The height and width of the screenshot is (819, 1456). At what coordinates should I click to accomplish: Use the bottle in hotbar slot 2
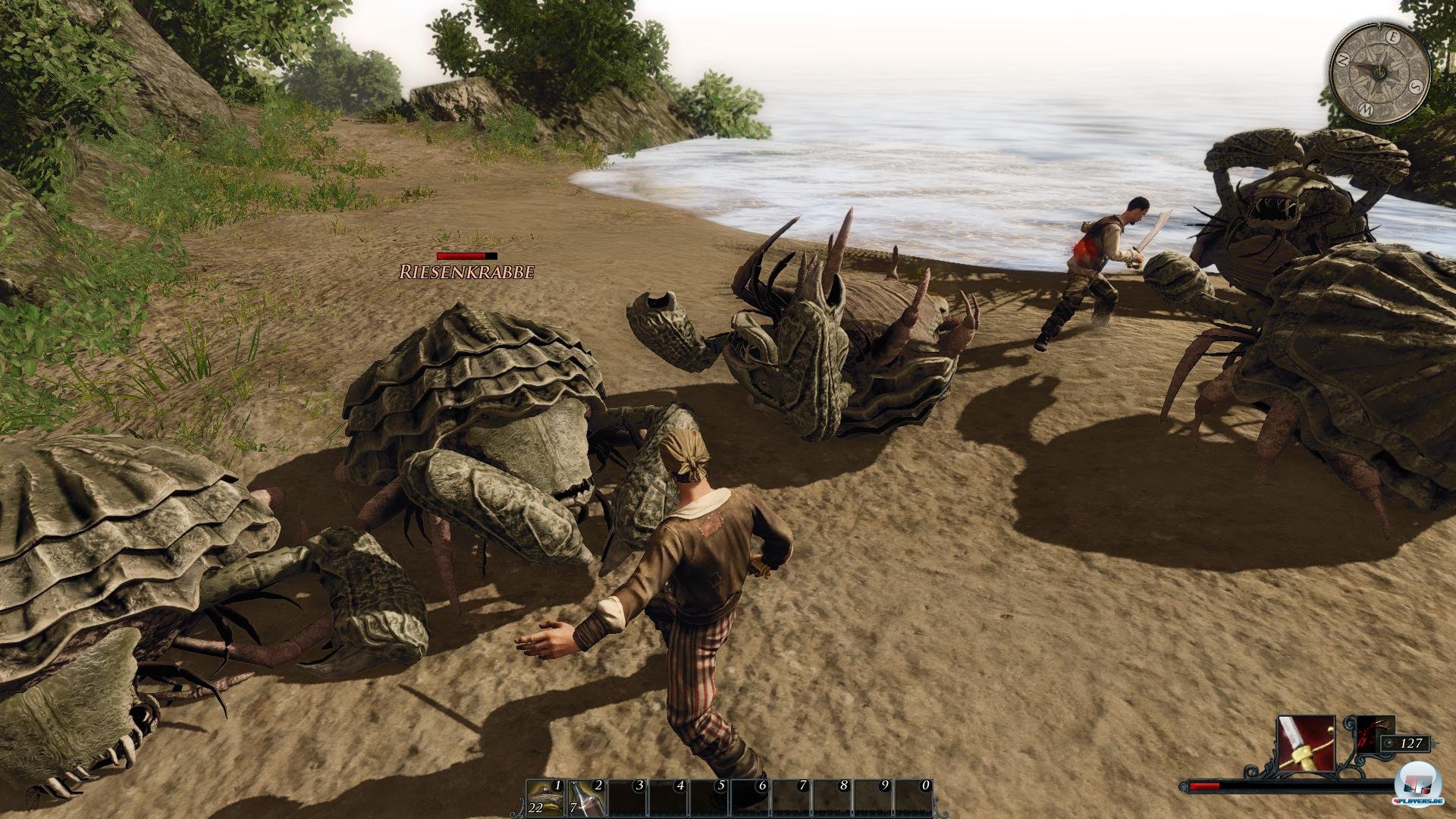[587, 799]
